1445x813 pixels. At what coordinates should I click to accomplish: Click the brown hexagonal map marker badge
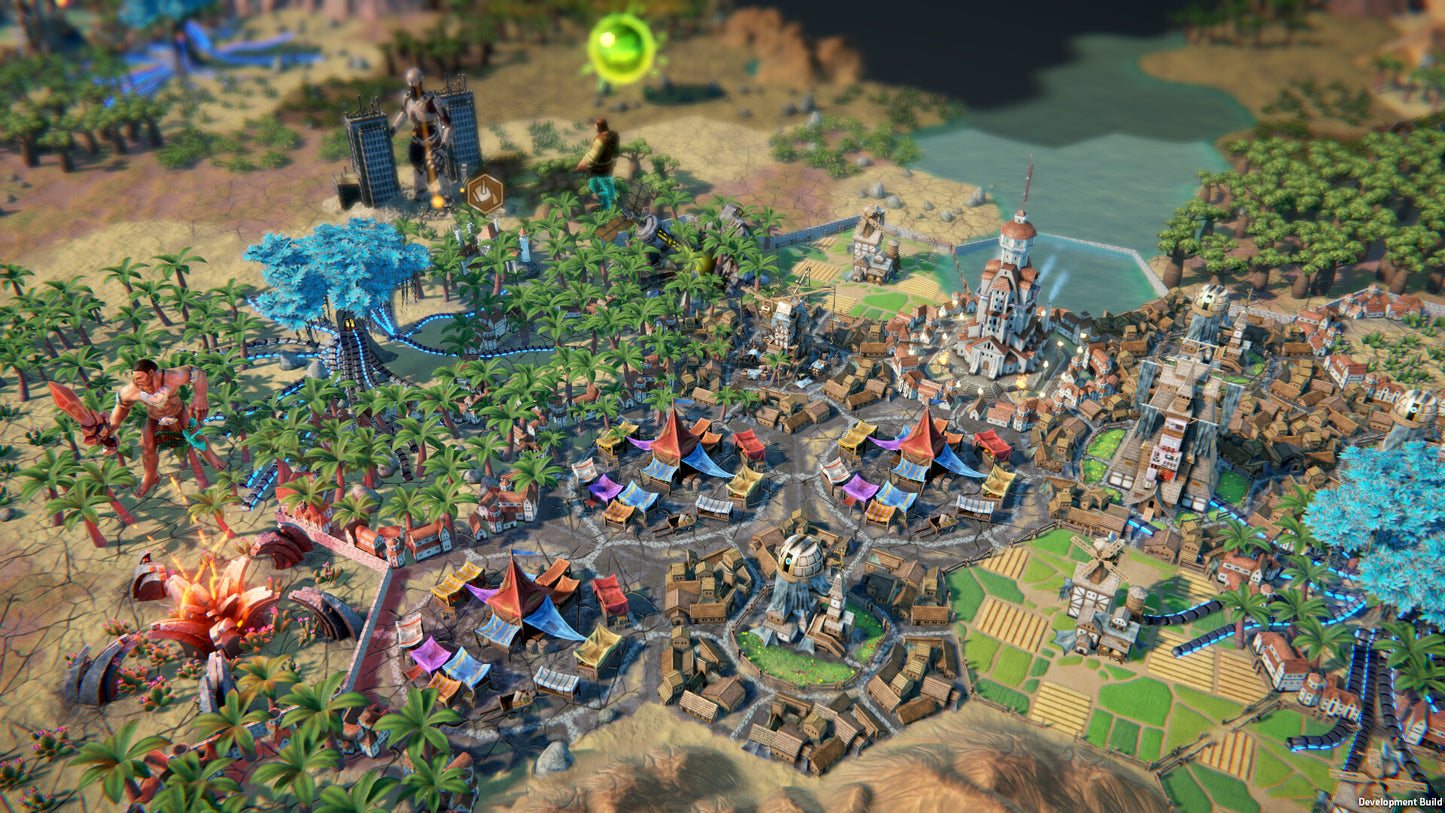pyautogui.click(x=485, y=193)
